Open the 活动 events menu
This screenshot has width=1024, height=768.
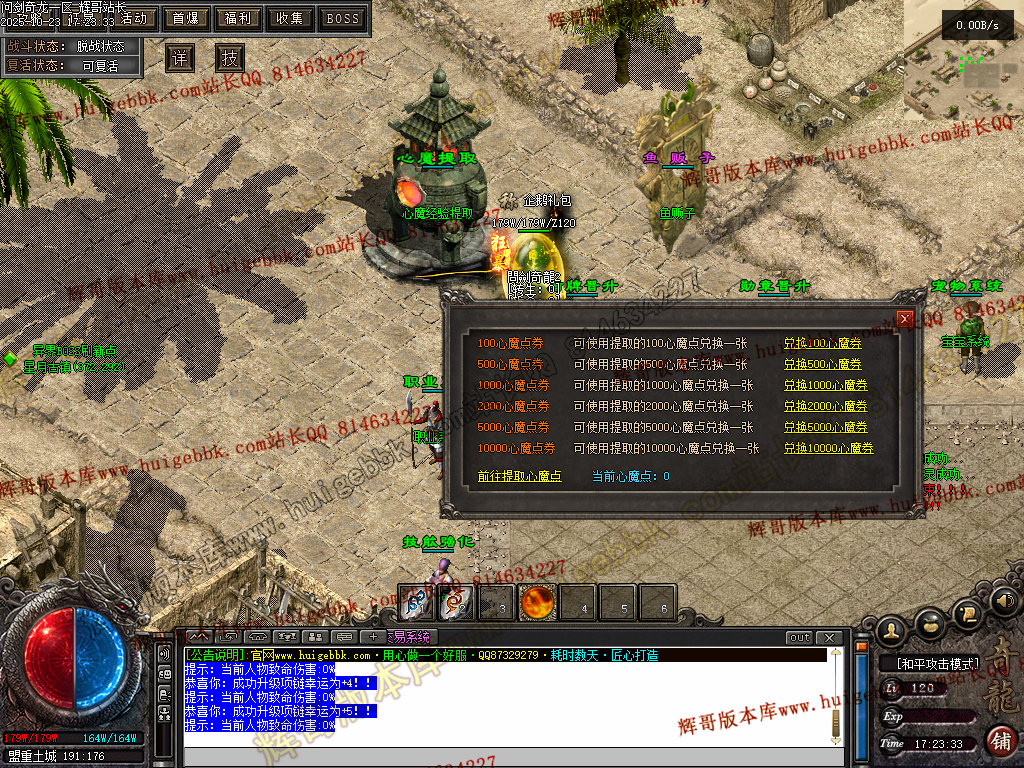[x=133, y=18]
